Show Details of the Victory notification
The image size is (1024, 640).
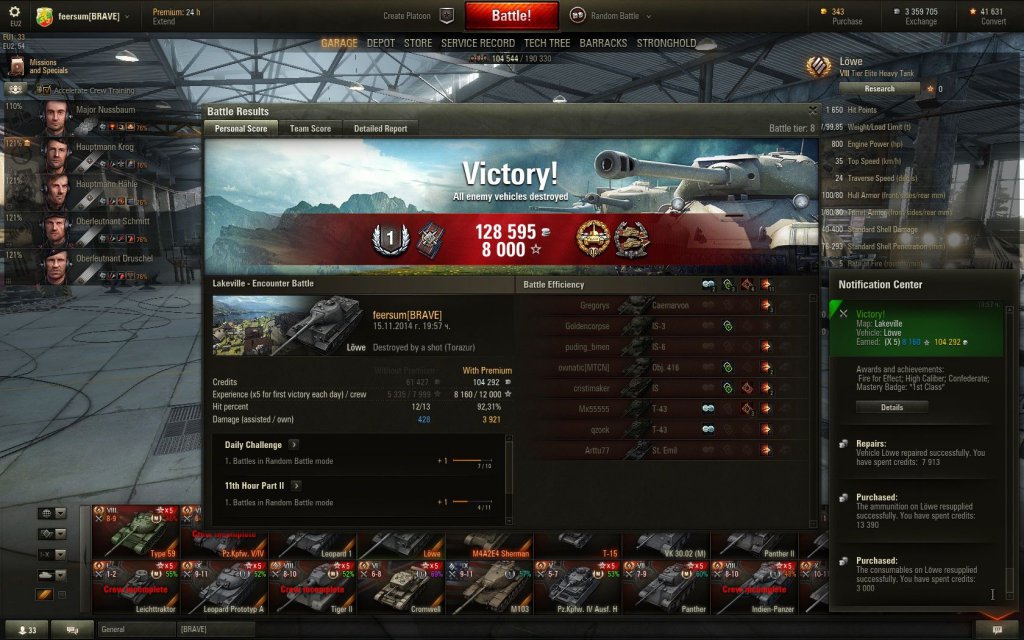pos(891,407)
